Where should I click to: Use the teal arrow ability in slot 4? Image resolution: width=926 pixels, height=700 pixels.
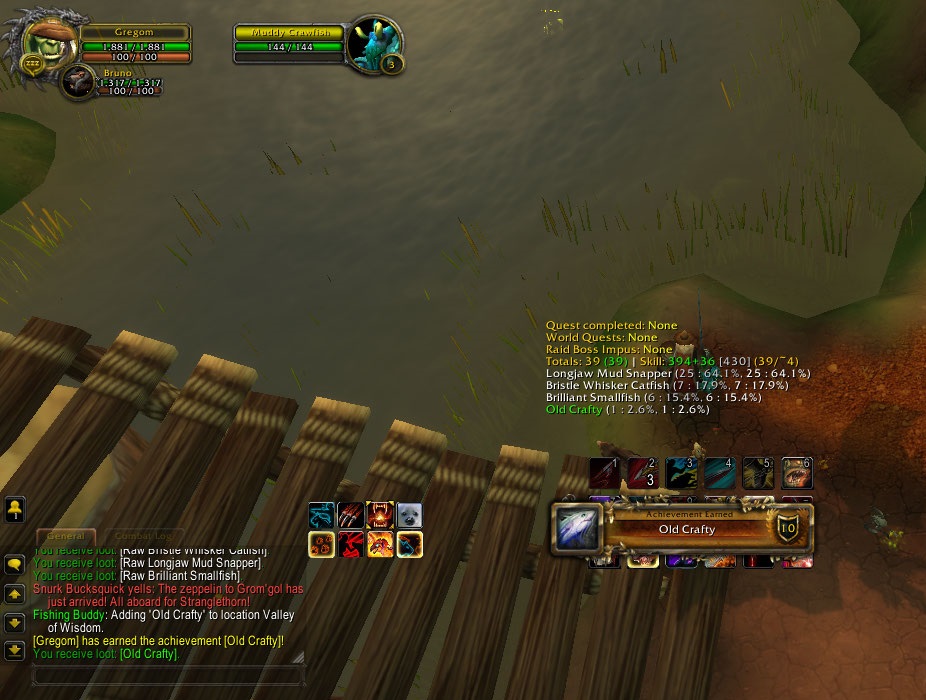720,473
